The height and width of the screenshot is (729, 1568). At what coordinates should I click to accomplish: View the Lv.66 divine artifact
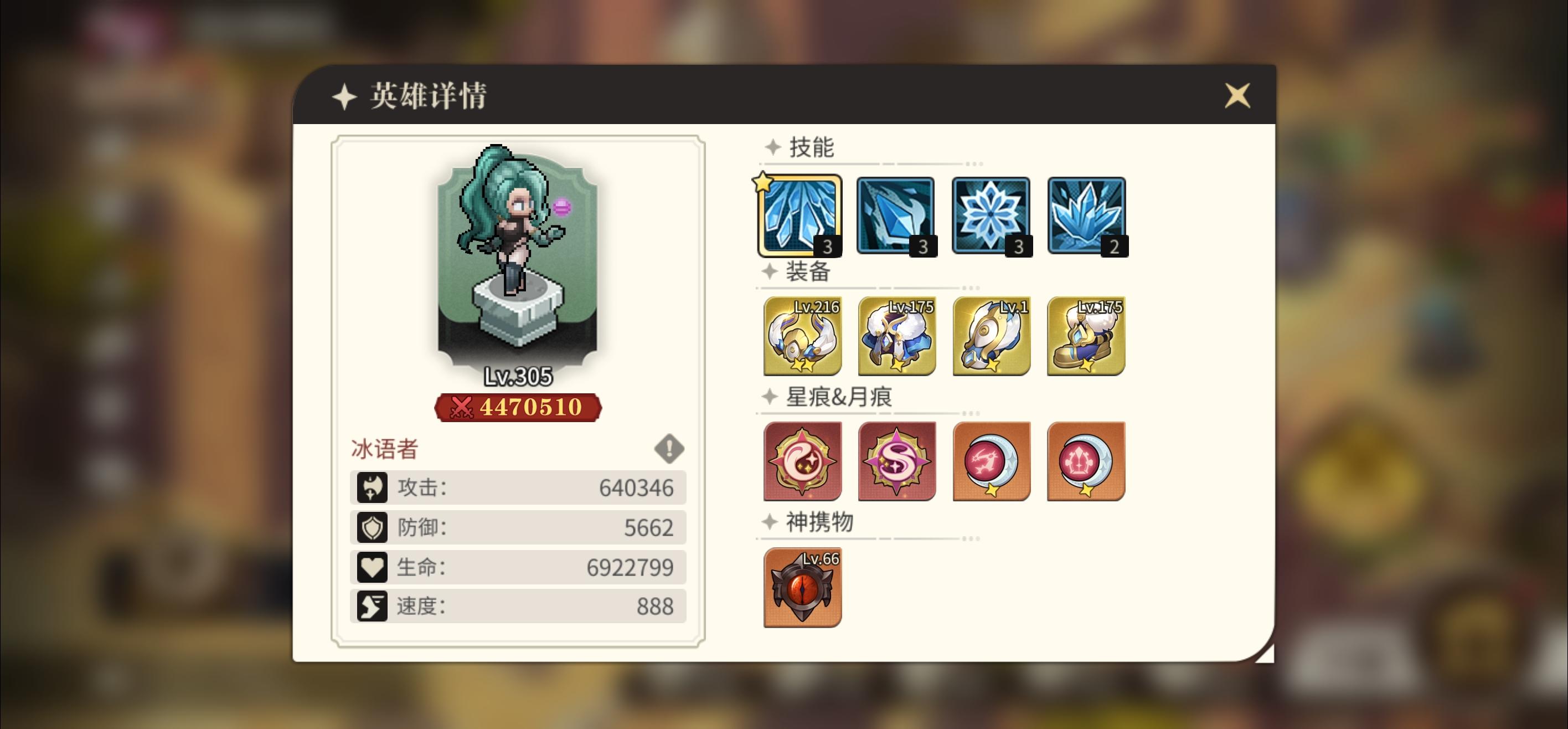coord(802,587)
